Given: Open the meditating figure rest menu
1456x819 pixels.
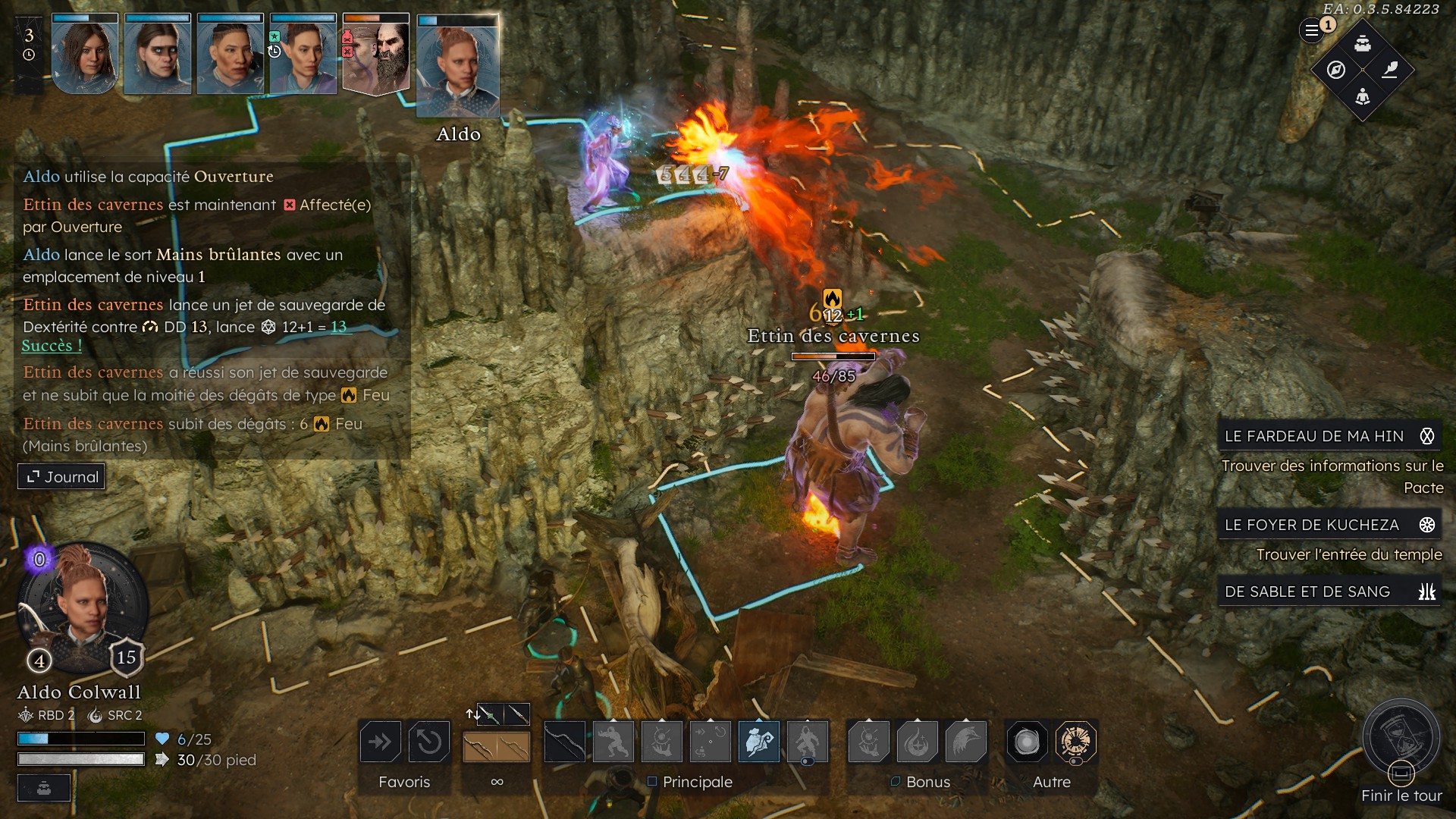Looking at the screenshot, I should coord(1363,96).
